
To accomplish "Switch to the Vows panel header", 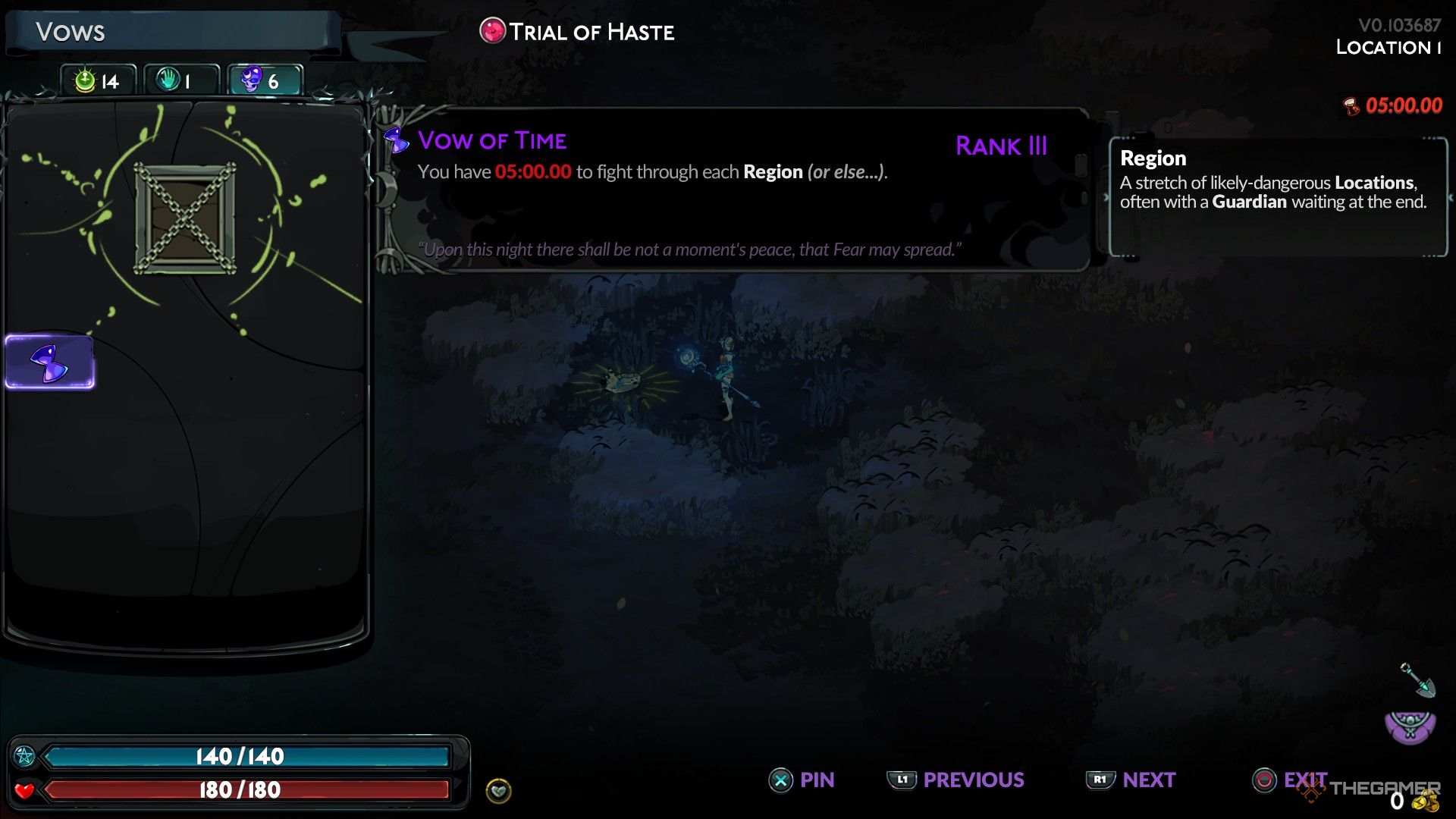I will pyautogui.click(x=72, y=32).
